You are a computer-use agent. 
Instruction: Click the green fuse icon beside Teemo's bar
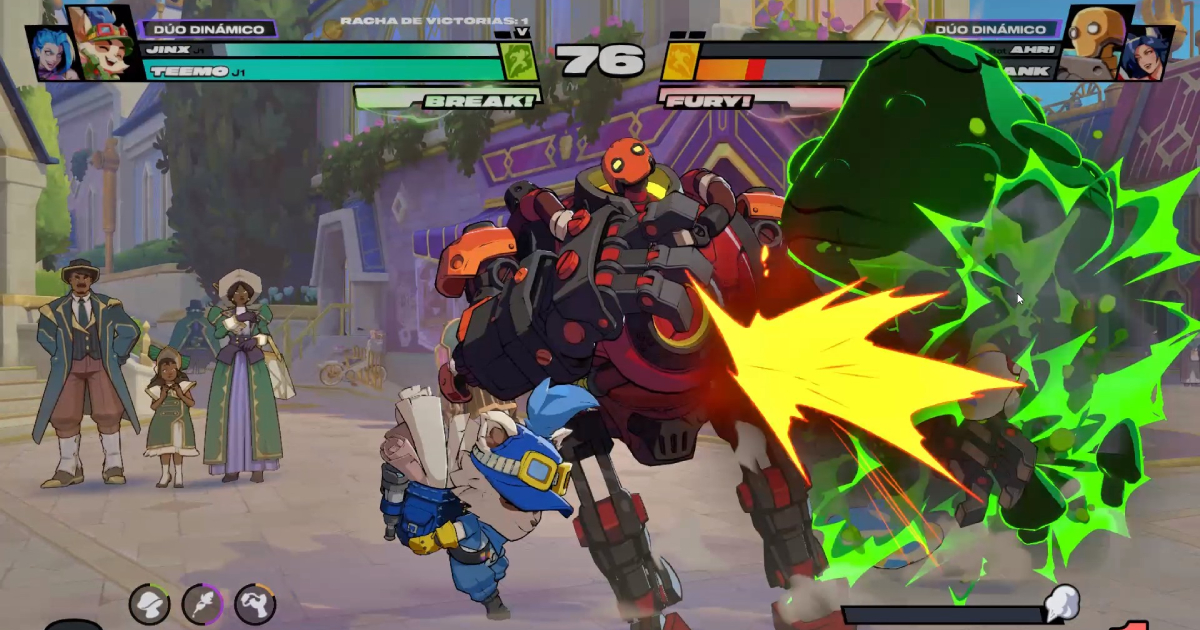(x=519, y=60)
